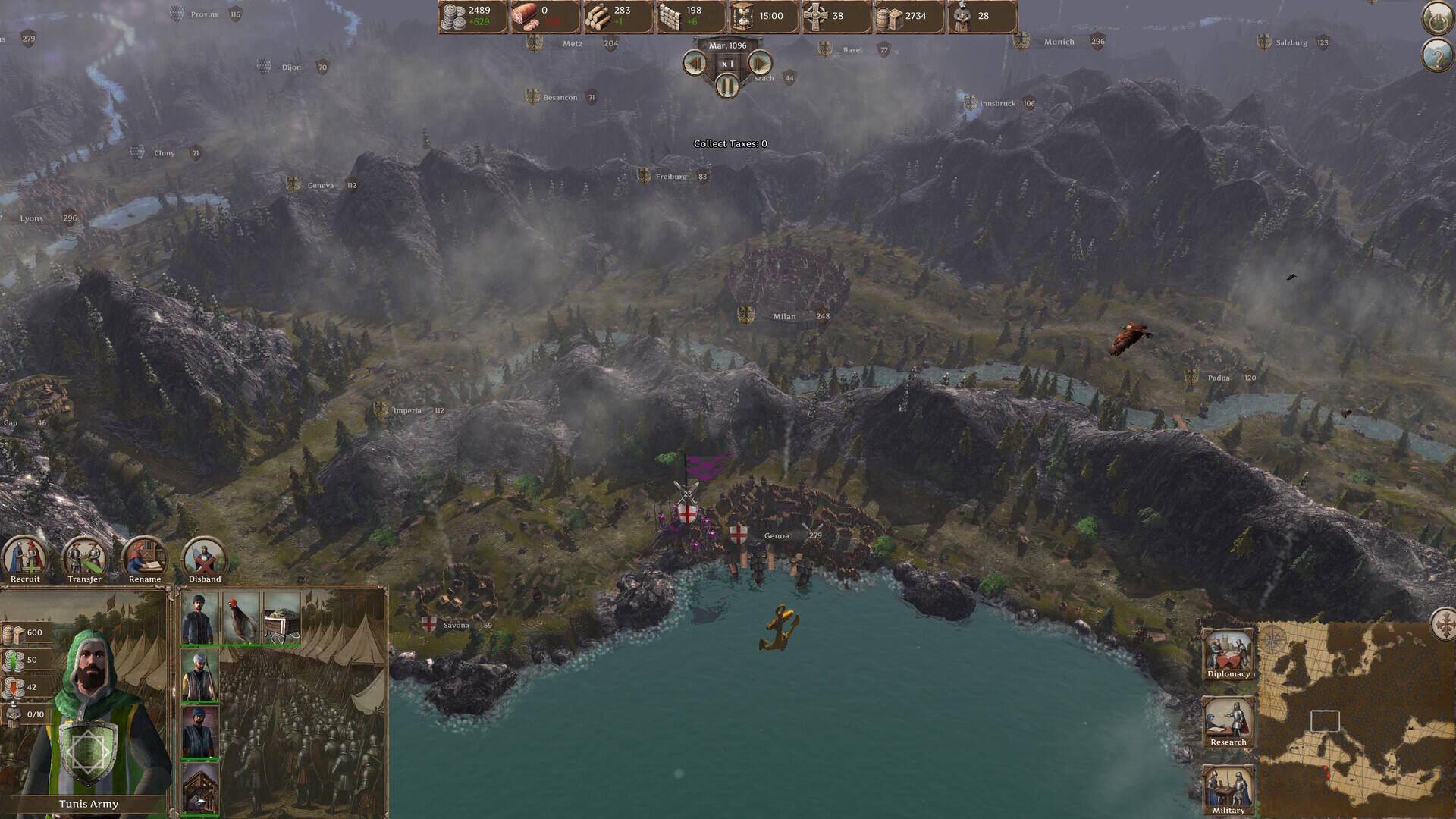Rename the Tunis Army
This screenshot has width=1456, height=819.
click(x=144, y=560)
